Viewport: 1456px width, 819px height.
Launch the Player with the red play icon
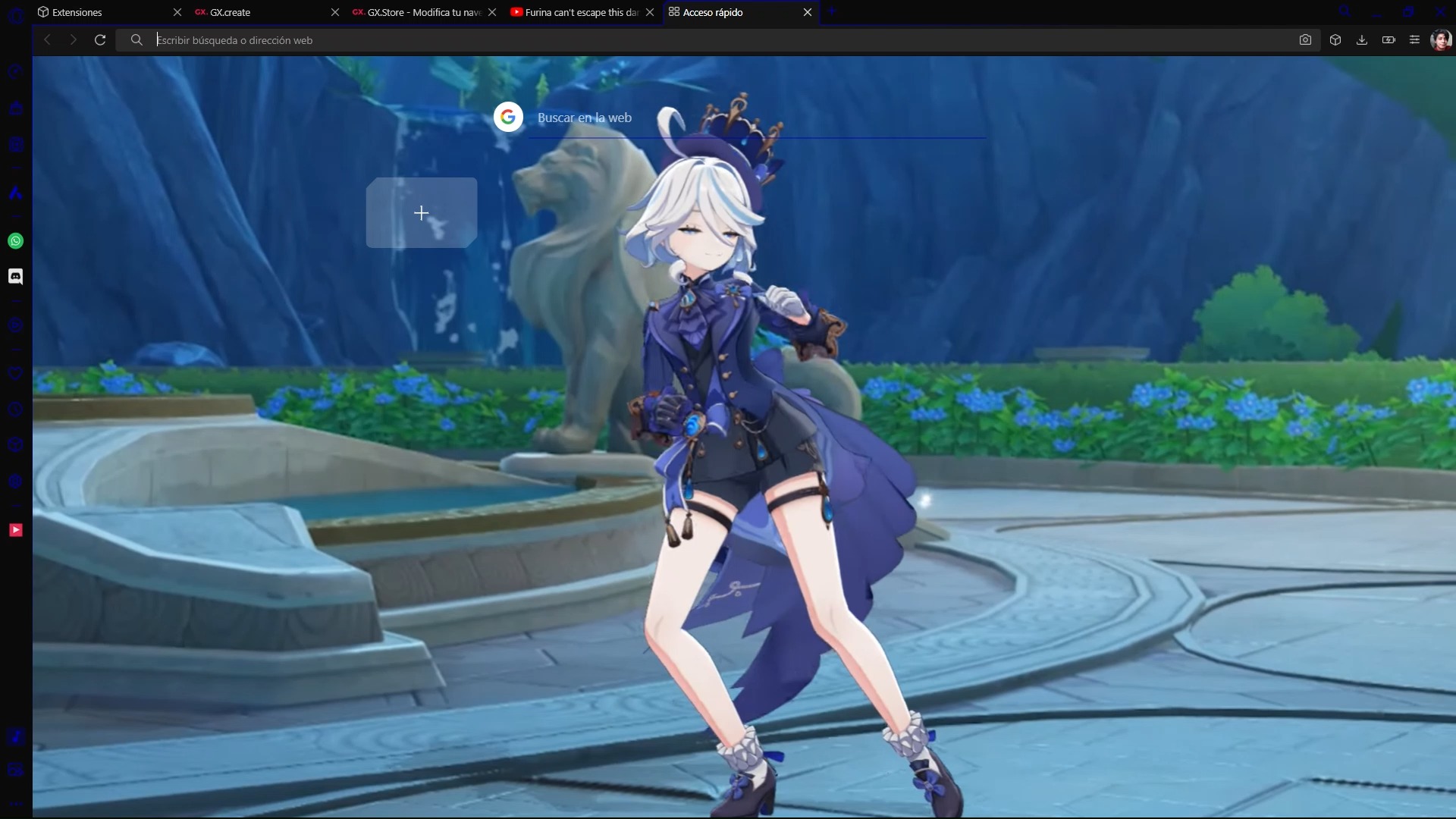tap(15, 530)
